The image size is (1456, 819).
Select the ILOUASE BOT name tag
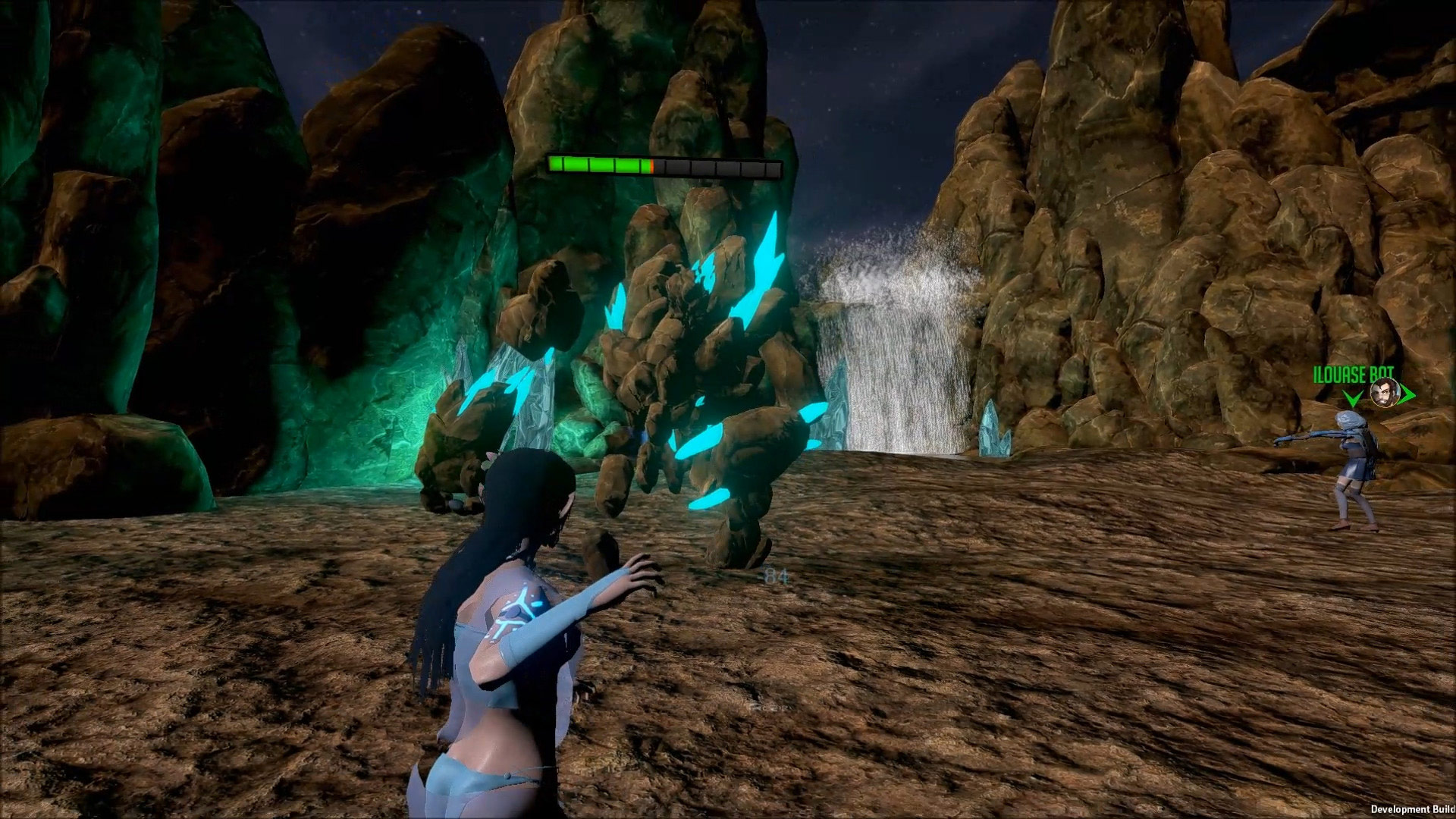pyautogui.click(x=1354, y=374)
